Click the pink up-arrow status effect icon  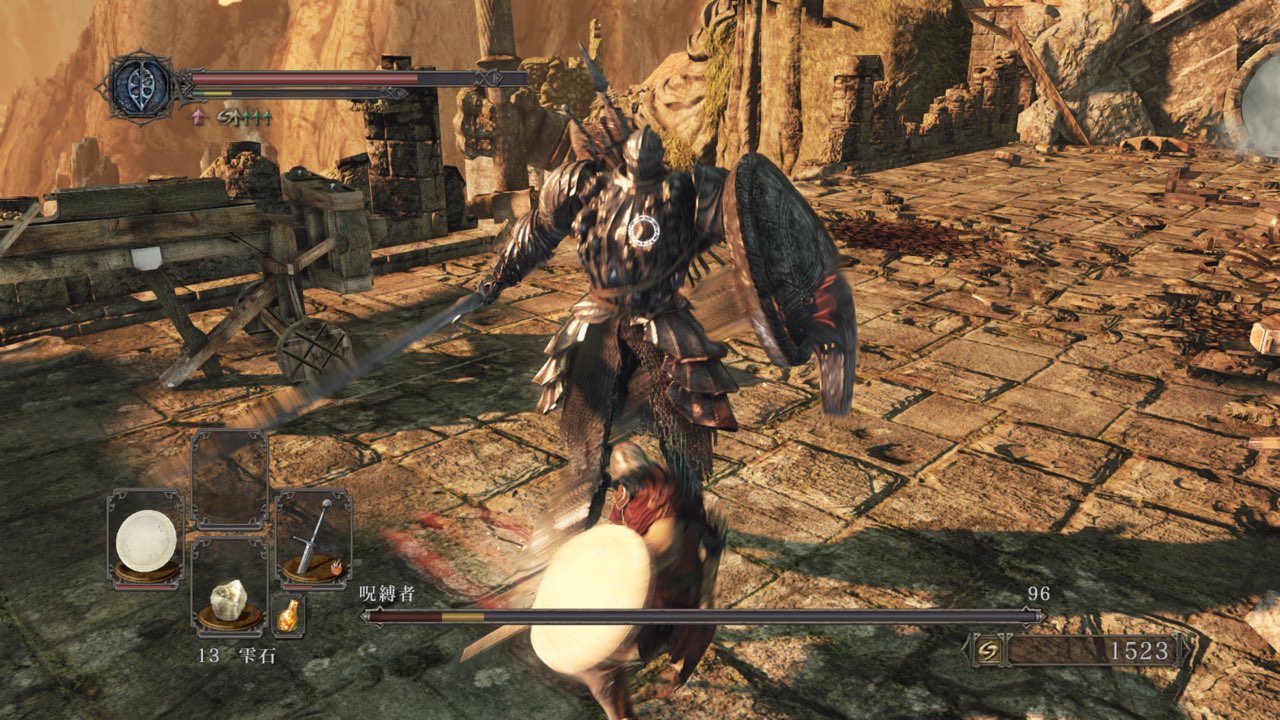point(198,116)
